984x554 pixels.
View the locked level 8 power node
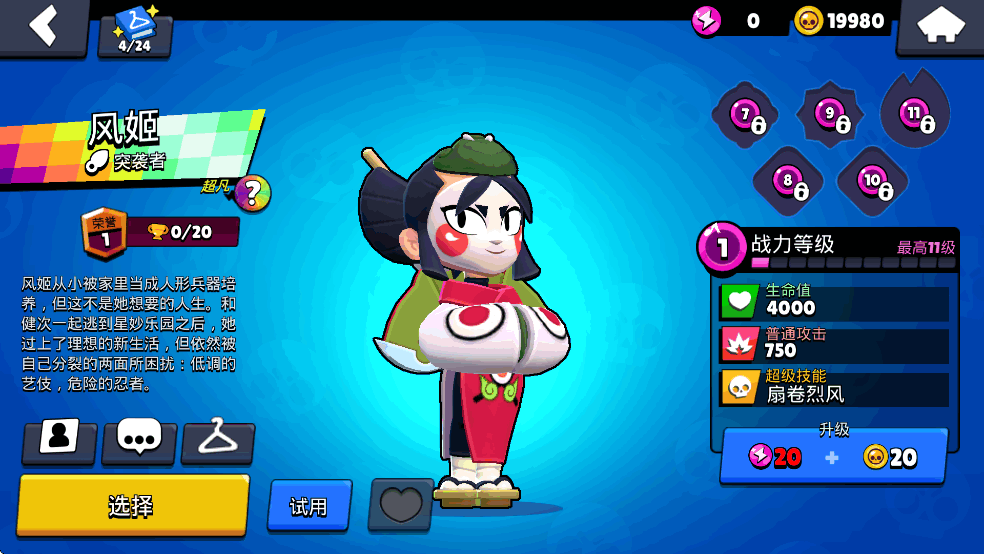click(x=789, y=182)
